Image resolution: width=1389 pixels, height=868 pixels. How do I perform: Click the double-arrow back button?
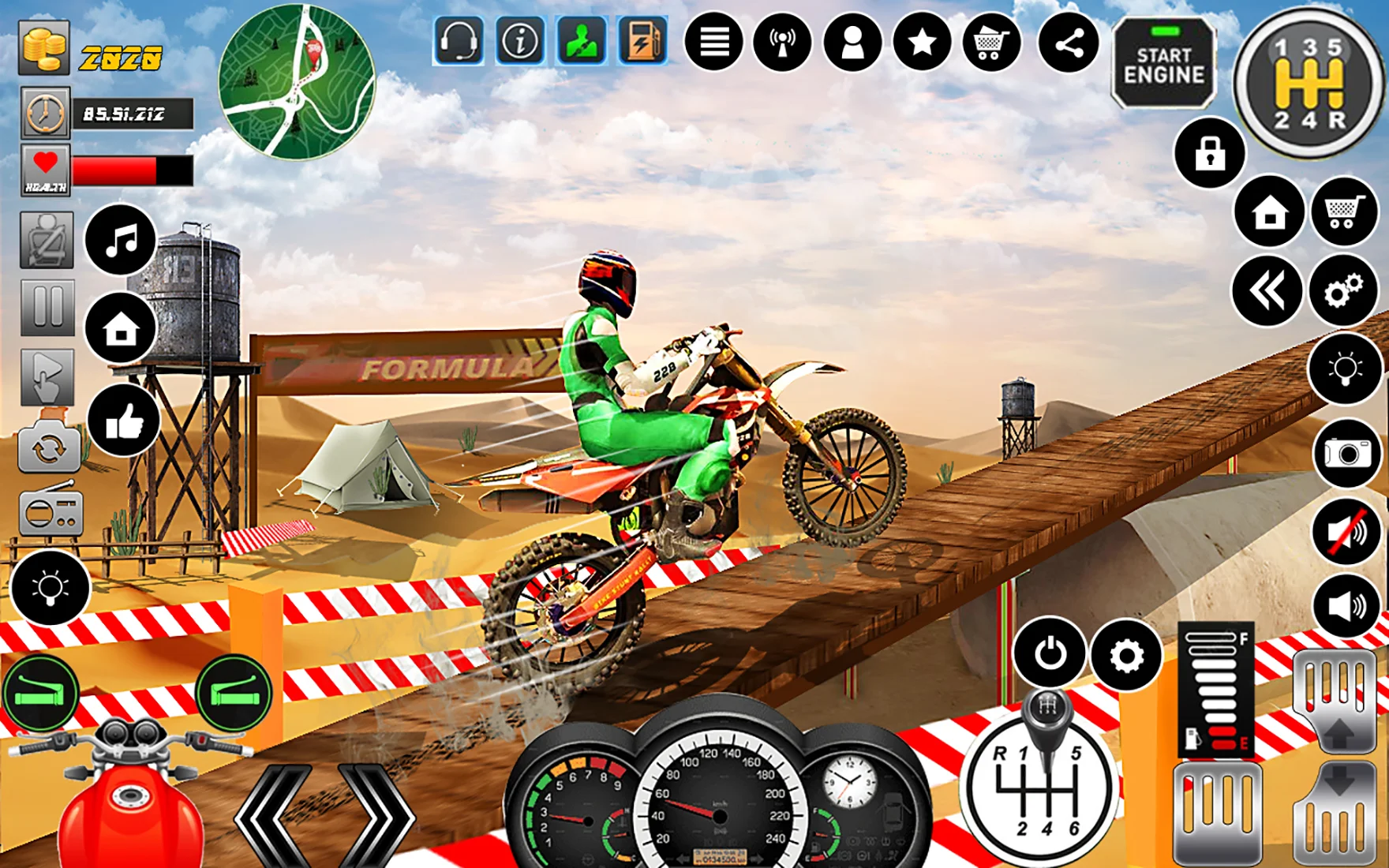click(x=1267, y=291)
